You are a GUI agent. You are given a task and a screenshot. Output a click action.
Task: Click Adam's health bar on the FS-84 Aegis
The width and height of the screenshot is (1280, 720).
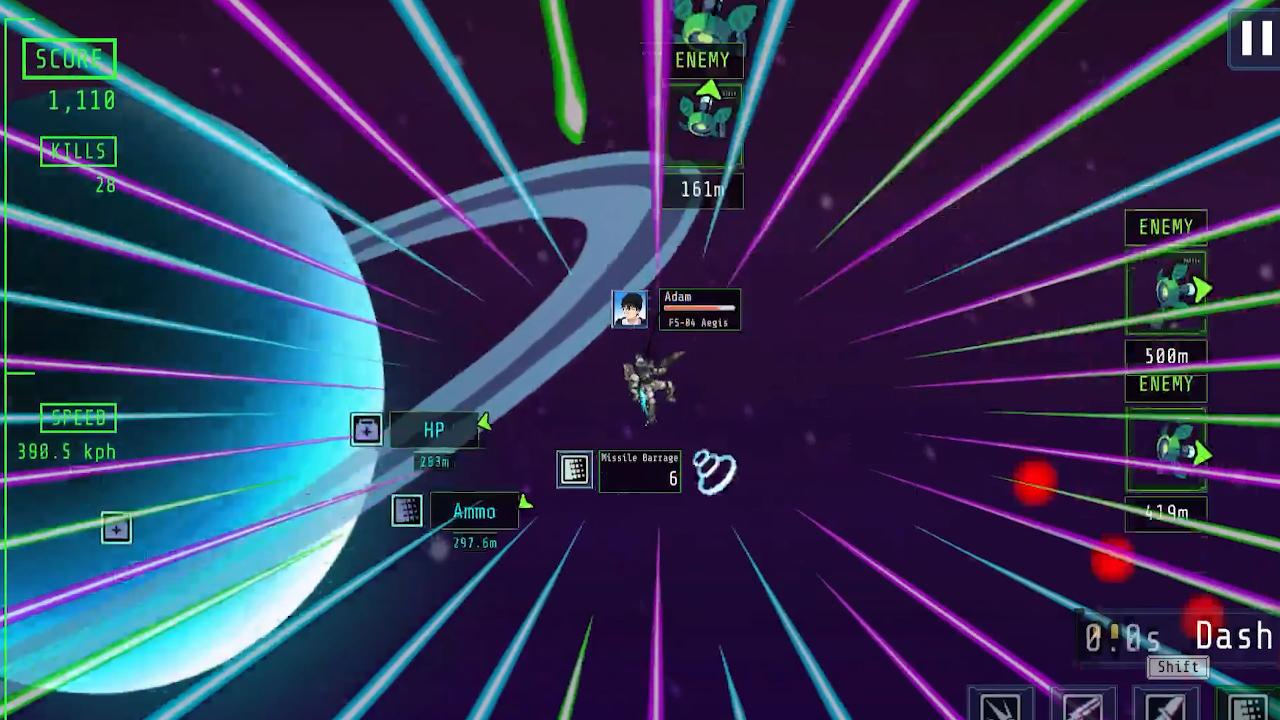point(699,308)
